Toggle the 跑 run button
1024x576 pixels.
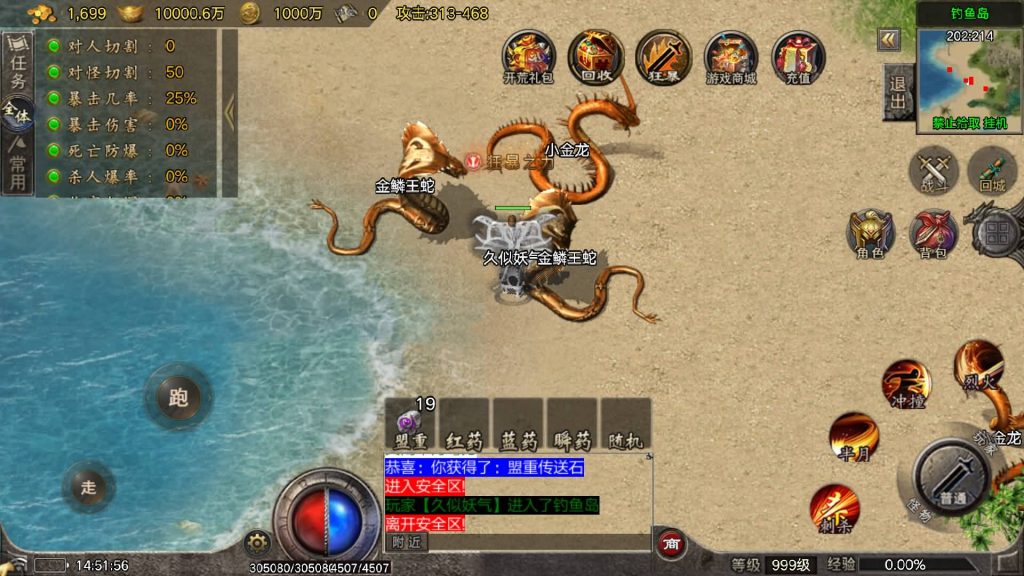coord(178,397)
